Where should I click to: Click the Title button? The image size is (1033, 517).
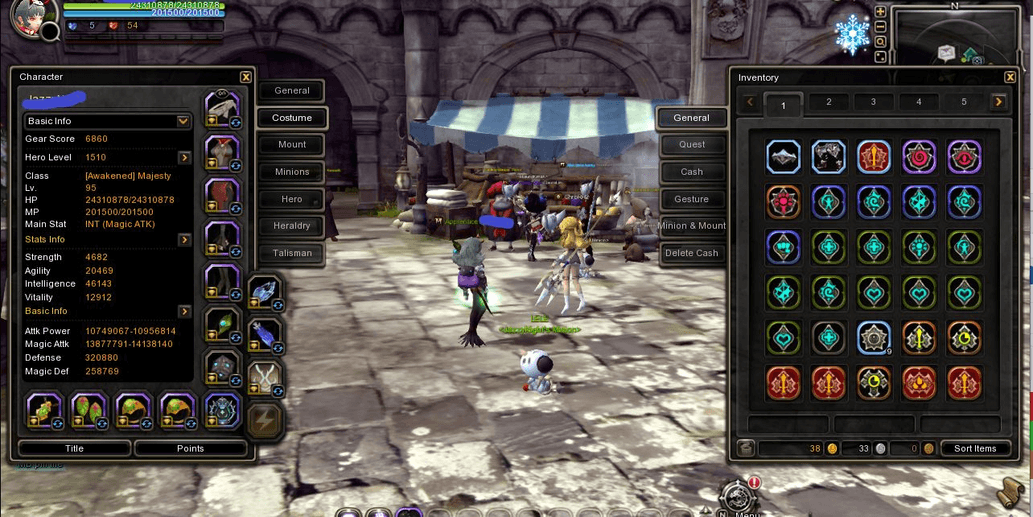point(74,449)
